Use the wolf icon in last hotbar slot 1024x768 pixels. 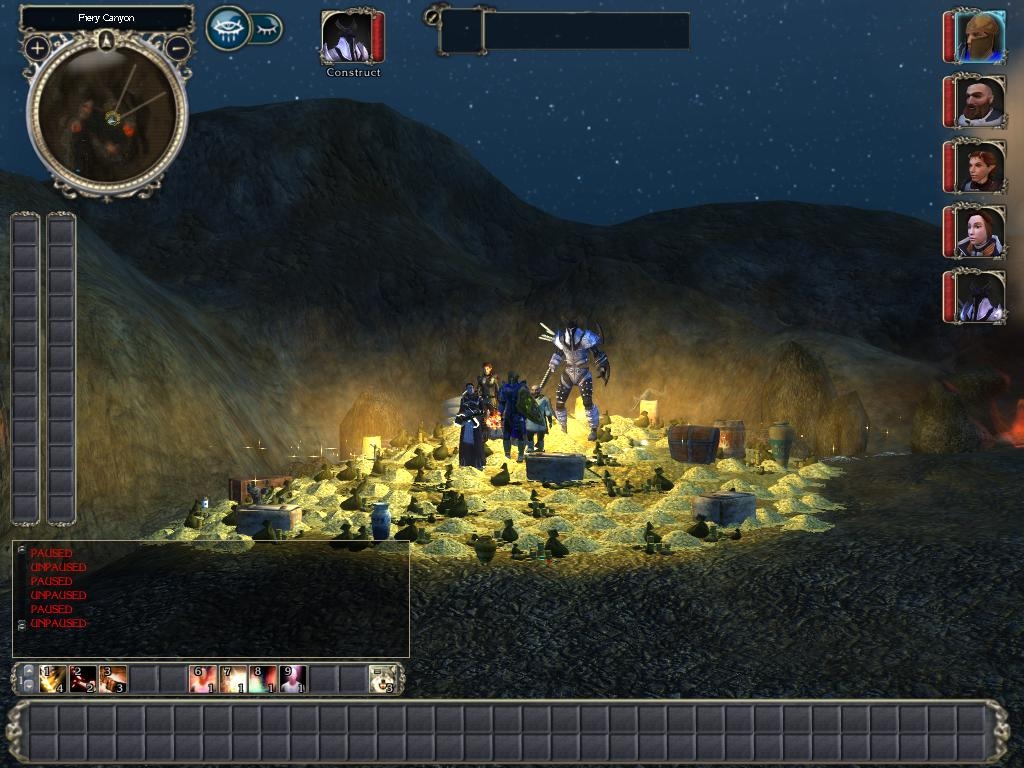point(382,679)
